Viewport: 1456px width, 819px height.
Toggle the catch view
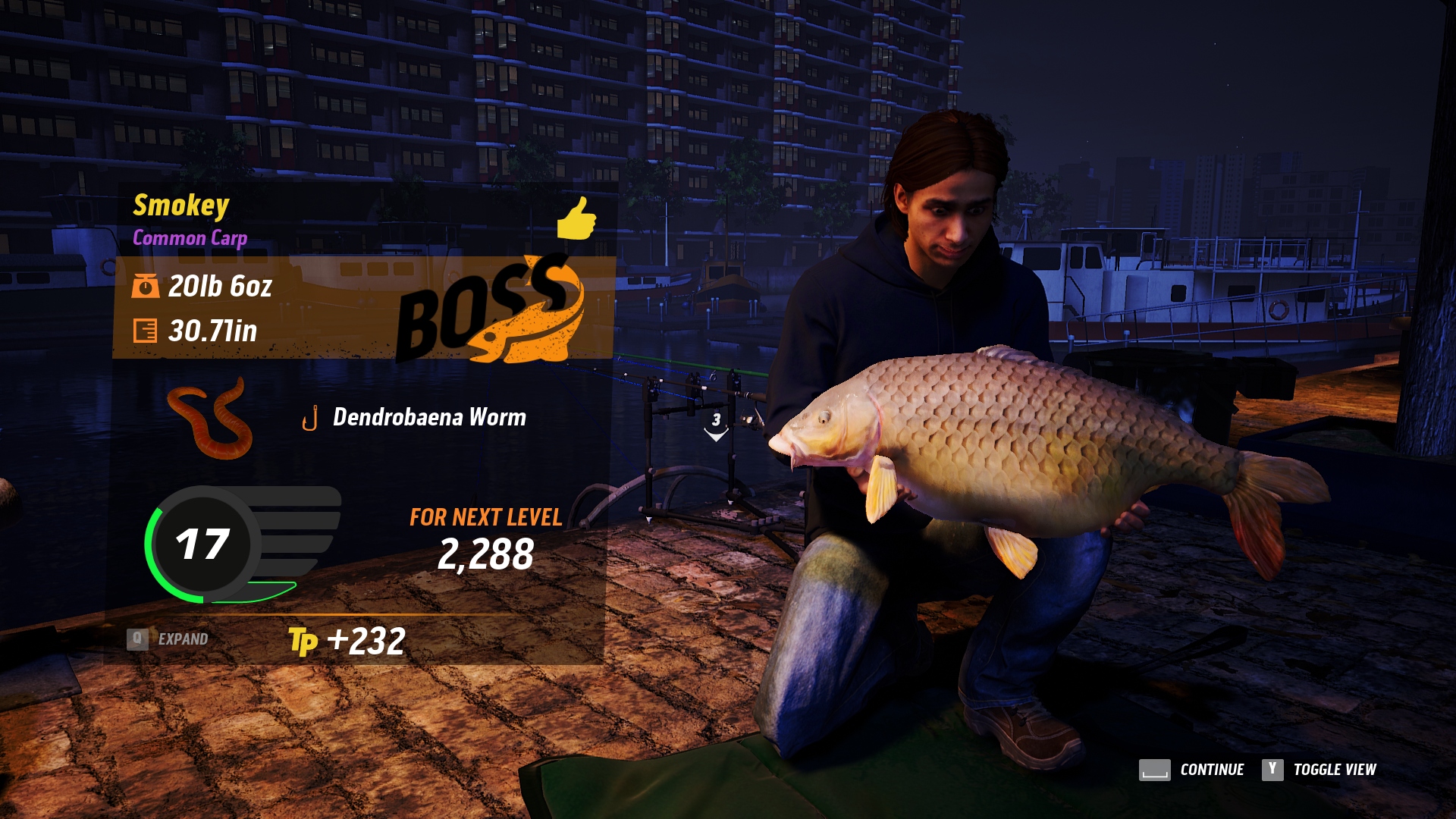coord(1319,770)
